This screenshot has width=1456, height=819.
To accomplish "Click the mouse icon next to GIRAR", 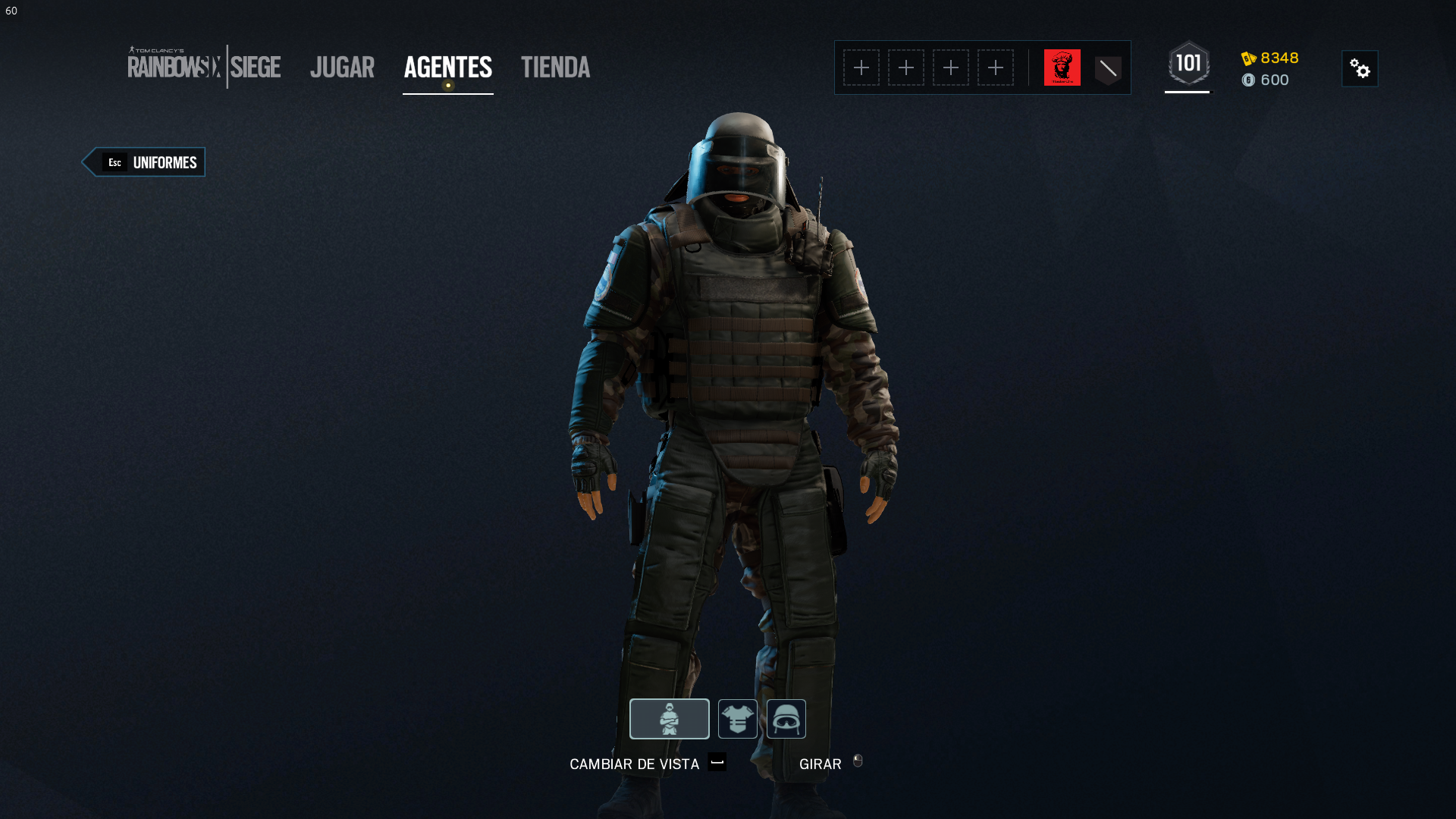I will [858, 764].
